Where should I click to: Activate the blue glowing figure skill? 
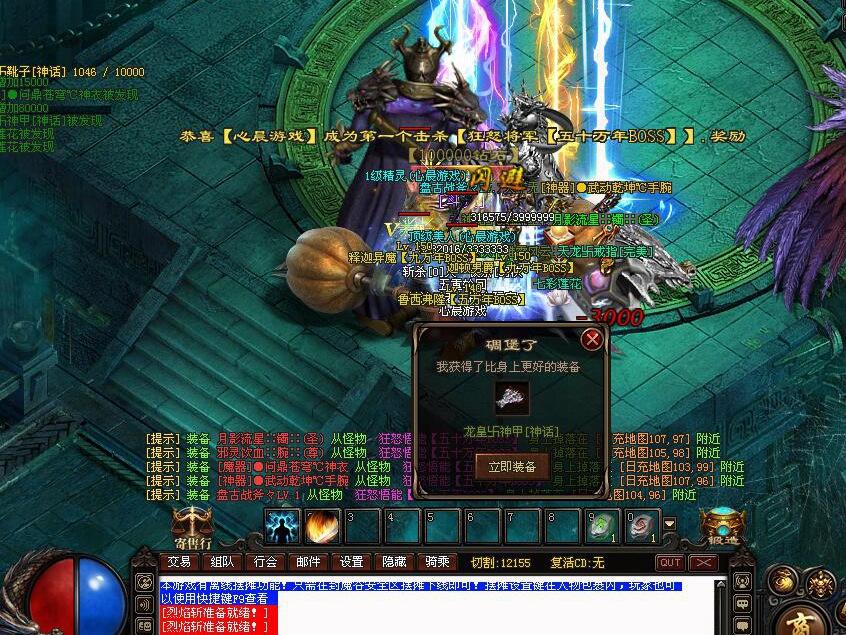282,526
